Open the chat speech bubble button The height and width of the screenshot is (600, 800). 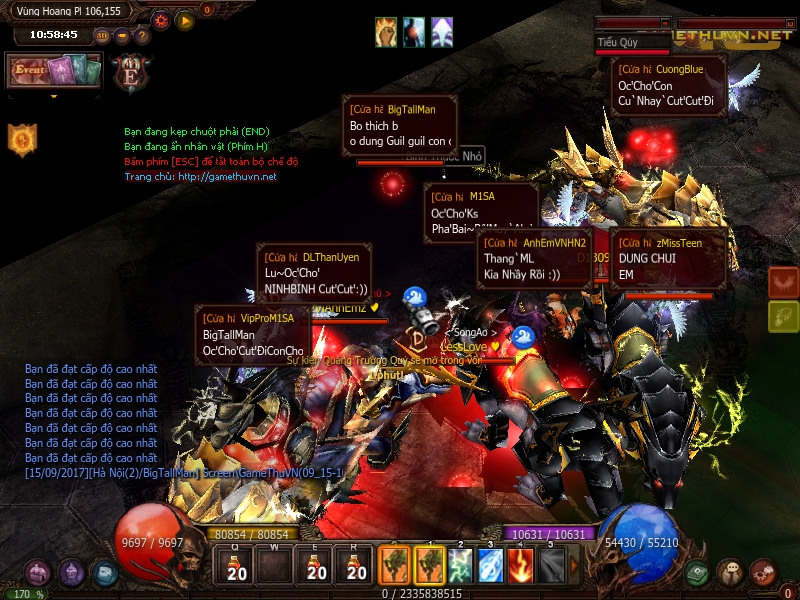[x=730, y=572]
